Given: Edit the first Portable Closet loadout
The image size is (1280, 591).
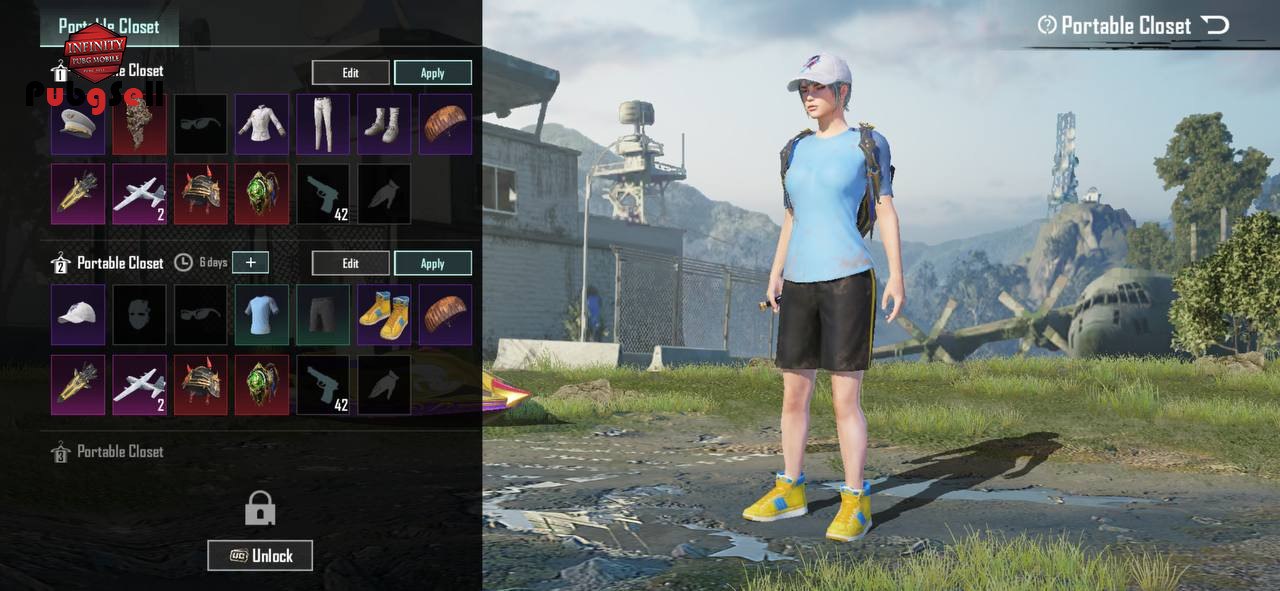Looking at the screenshot, I should (350, 72).
